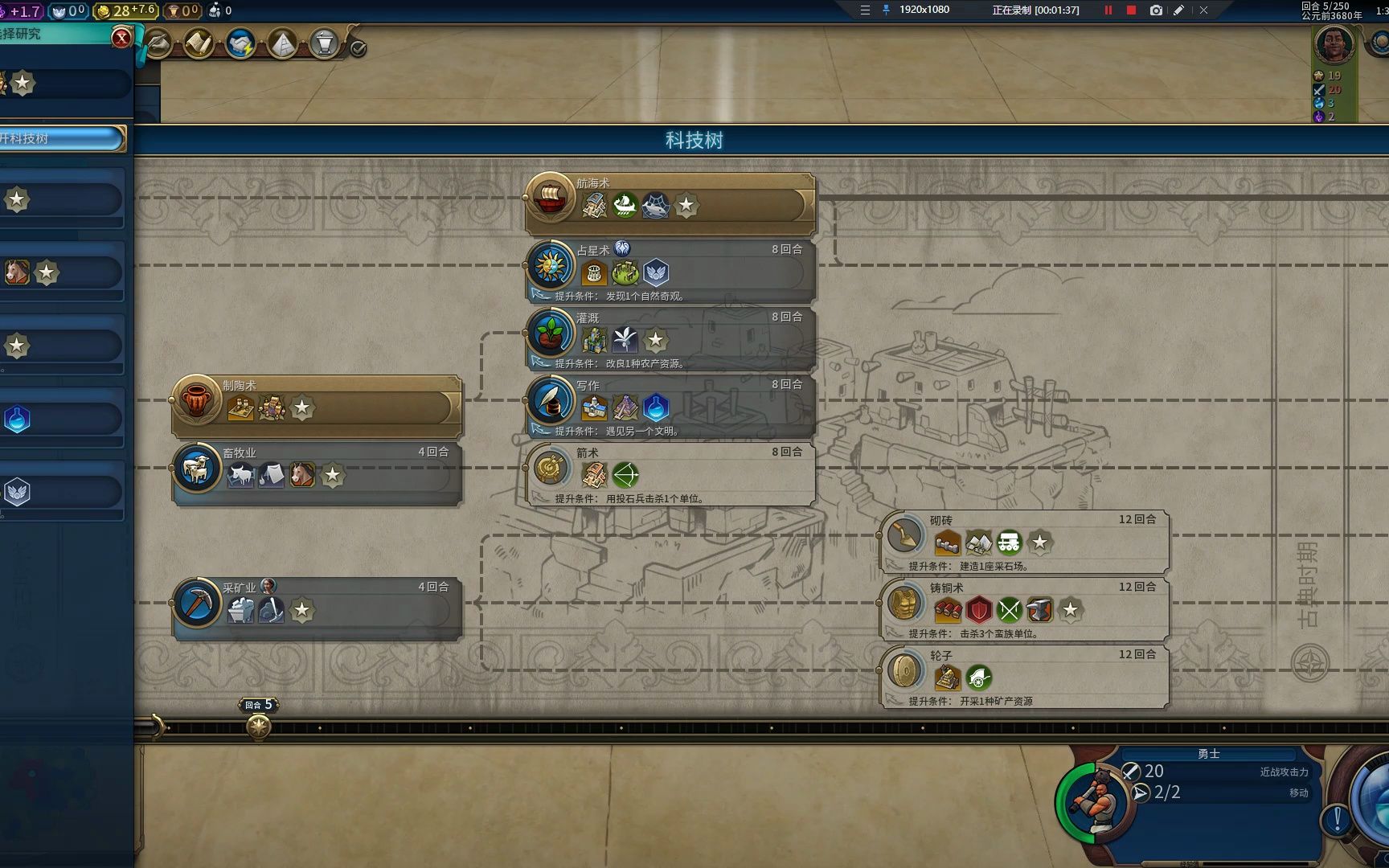This screenshot has height=868, width=1389.
Task: Close the research chooser with red X
Action: 121,37
